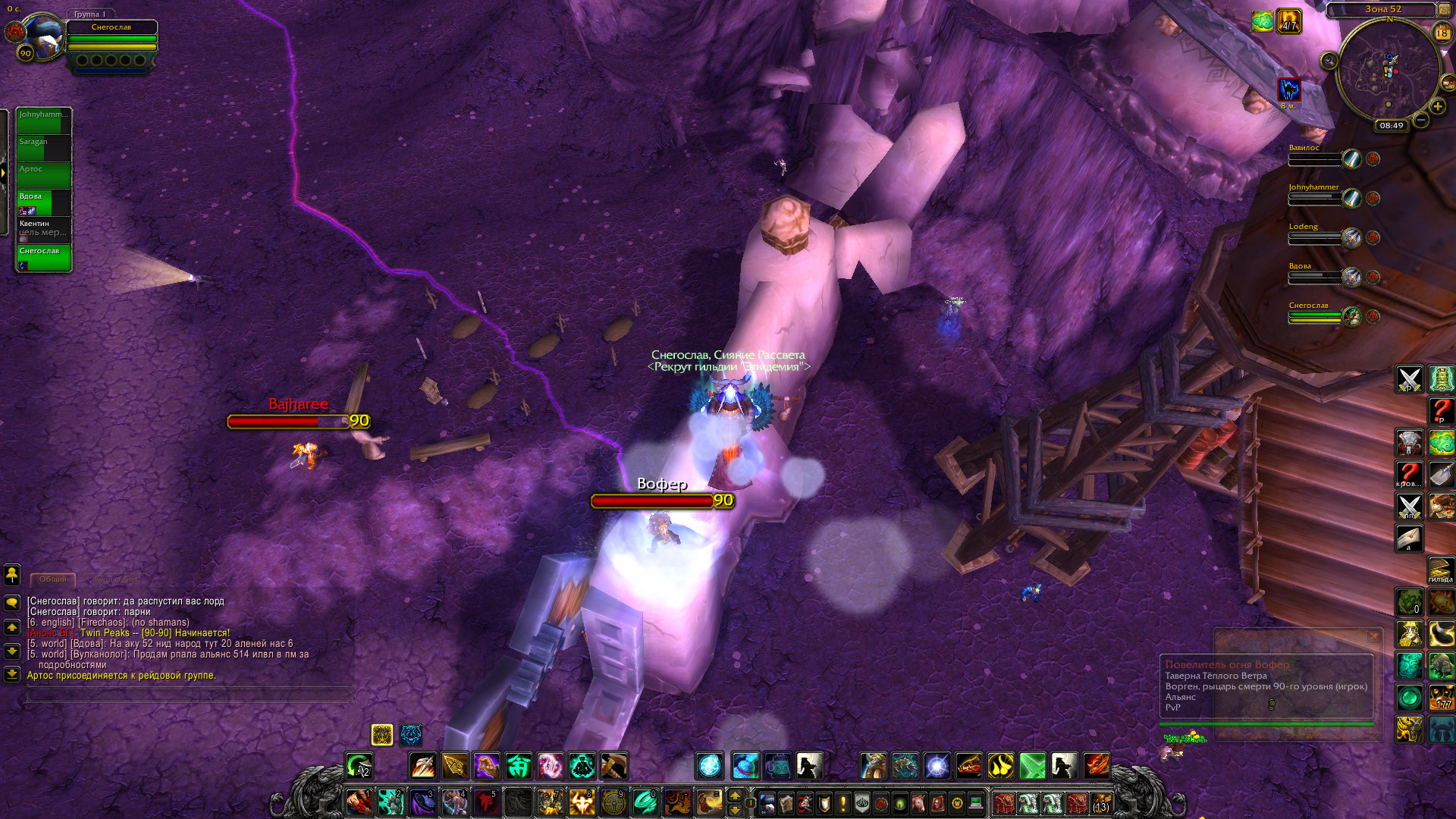1456x819 pixels.
Task: Open the quest log exclamation mark button
Action: tap(843, 802)
